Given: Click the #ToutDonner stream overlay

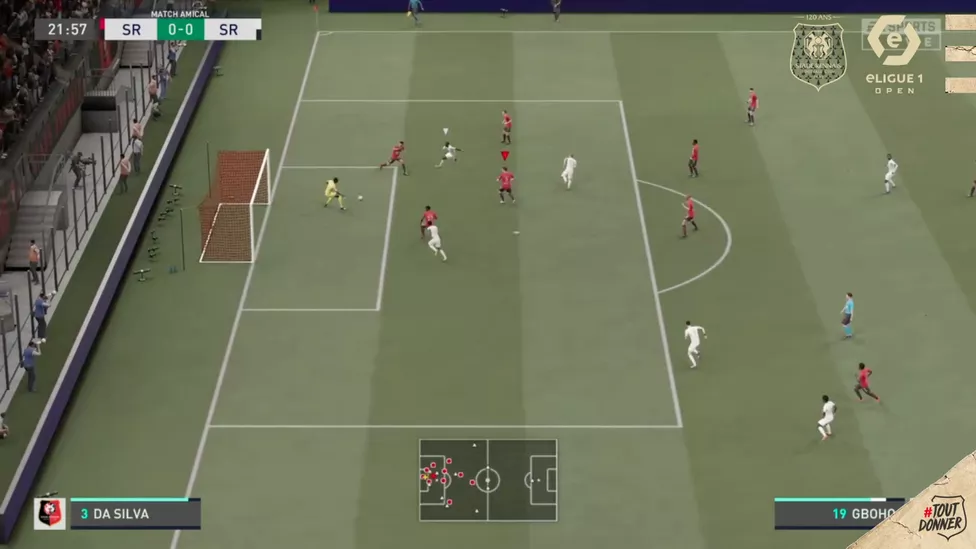Looking at the screenshot, I should (939, 510).
